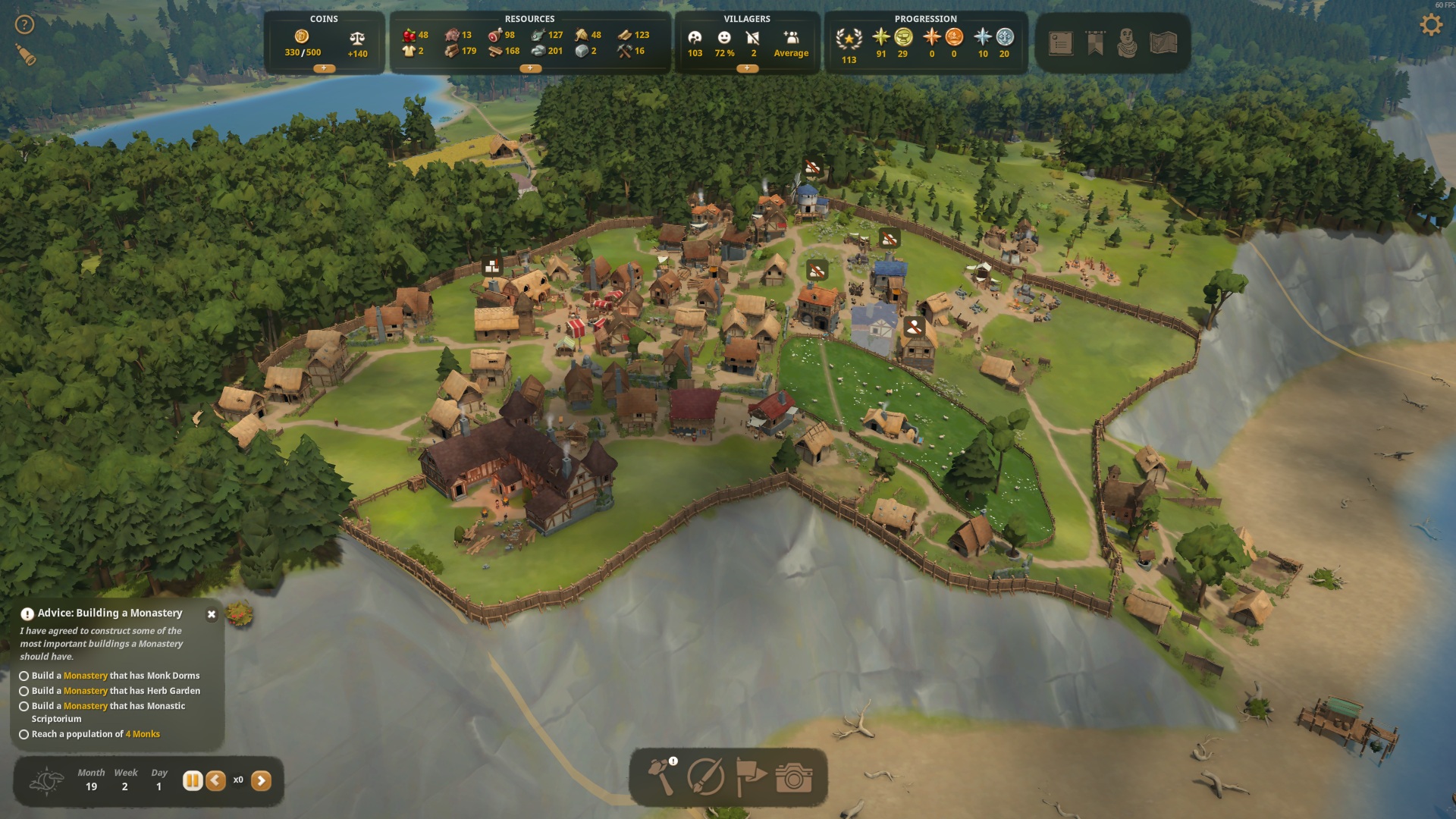
Task: Expand the Villagers panel plus button
Action: pos(747,68)
